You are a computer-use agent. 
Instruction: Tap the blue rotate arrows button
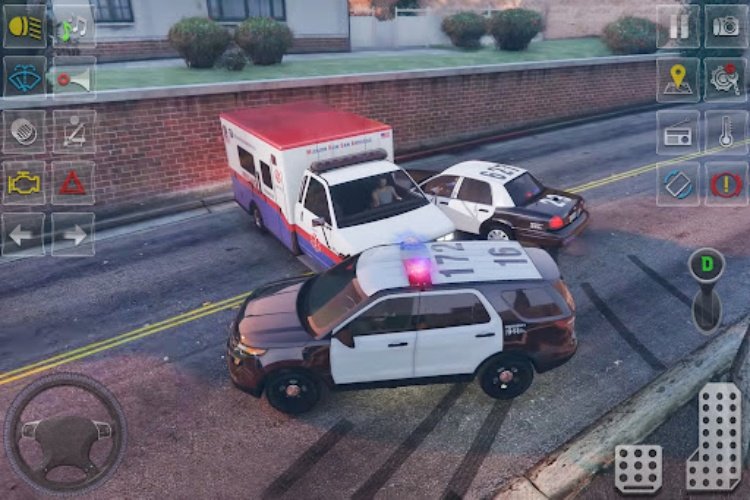pyautogui.click(x=678, y=184)
